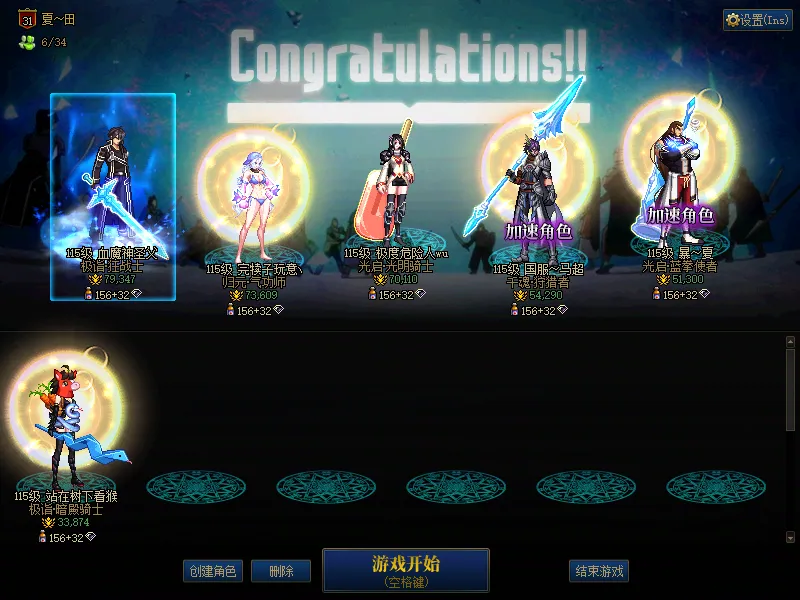Screen dimensions: 800x600
Task: Start the game with 游戏开始
Action: (x=405, y=569)
